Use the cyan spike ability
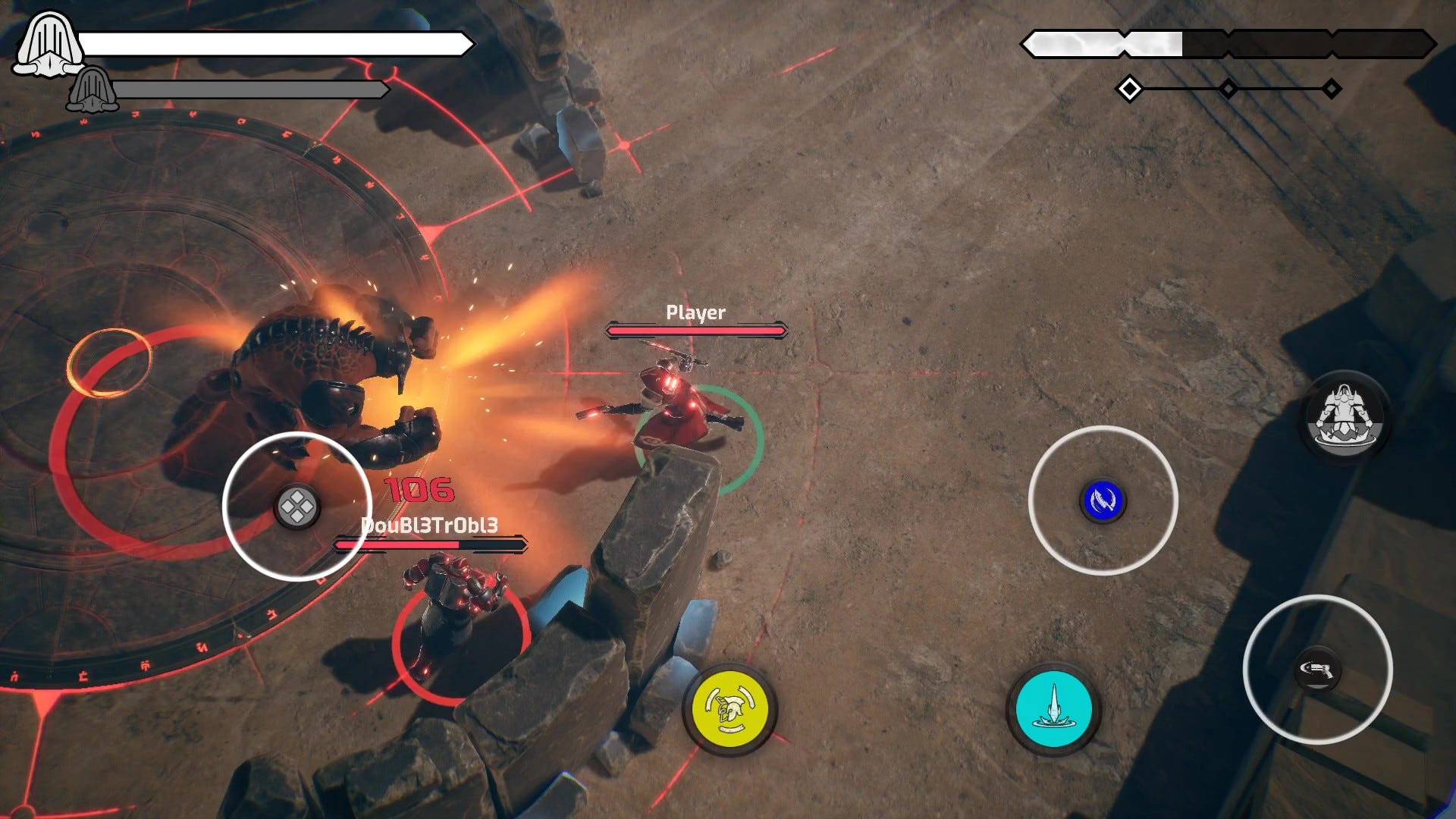The width and height of the screenshot is (1456, 819). (x=1053, y=709)
